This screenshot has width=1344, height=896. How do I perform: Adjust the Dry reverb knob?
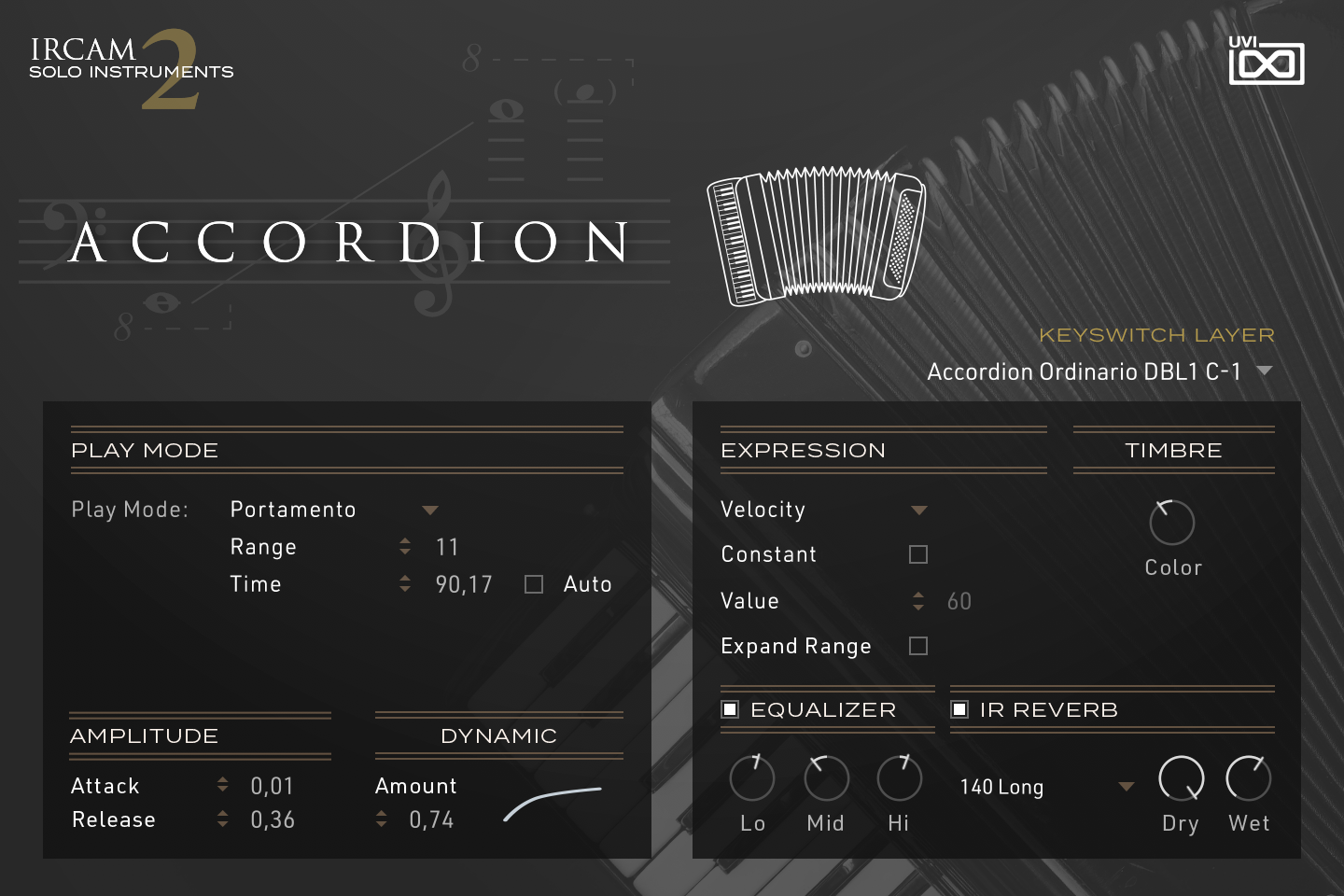(1180, 777)
